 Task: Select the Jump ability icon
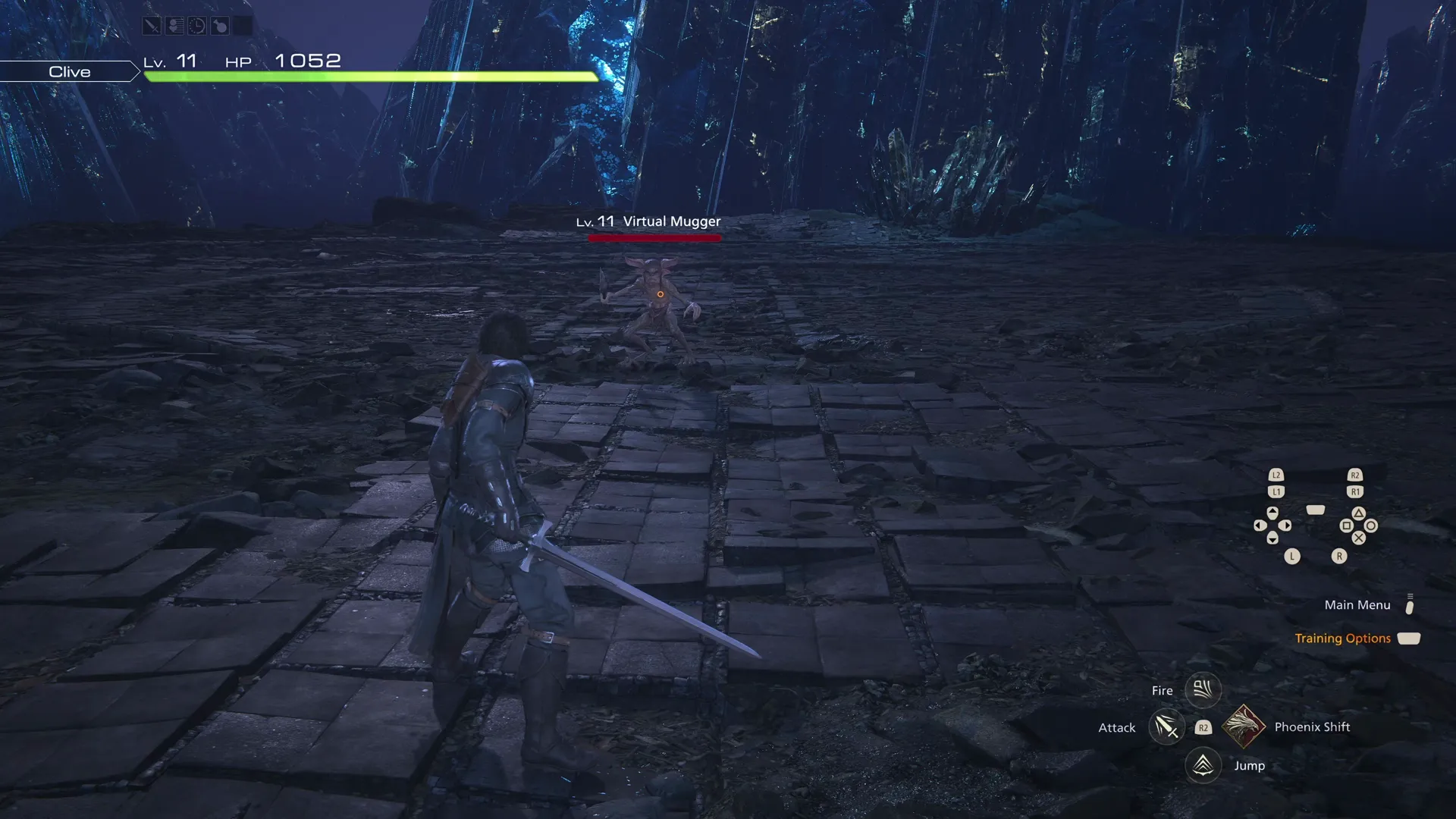(x=1203, y=765)
